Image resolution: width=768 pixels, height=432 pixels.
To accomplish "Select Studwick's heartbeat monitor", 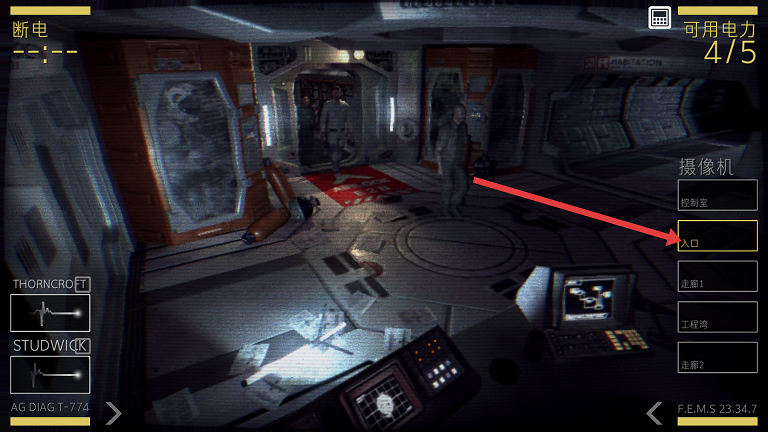I will [50, 375].
